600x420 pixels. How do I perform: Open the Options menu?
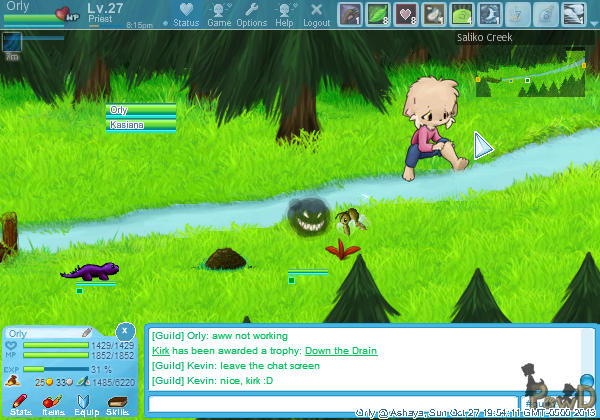pyautogui.click(x=251, y=14)
